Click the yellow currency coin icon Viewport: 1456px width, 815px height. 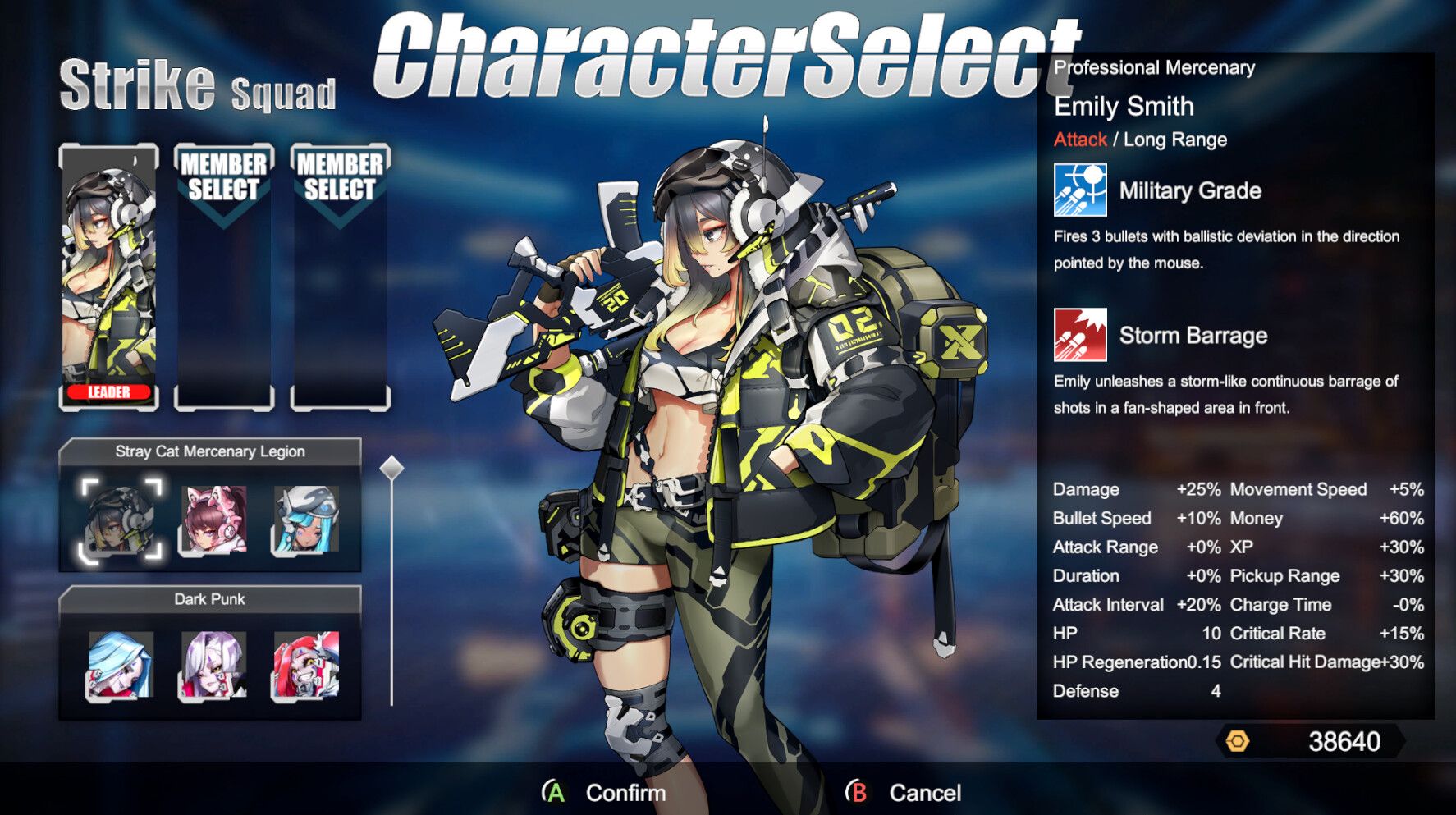[1238, 740]
